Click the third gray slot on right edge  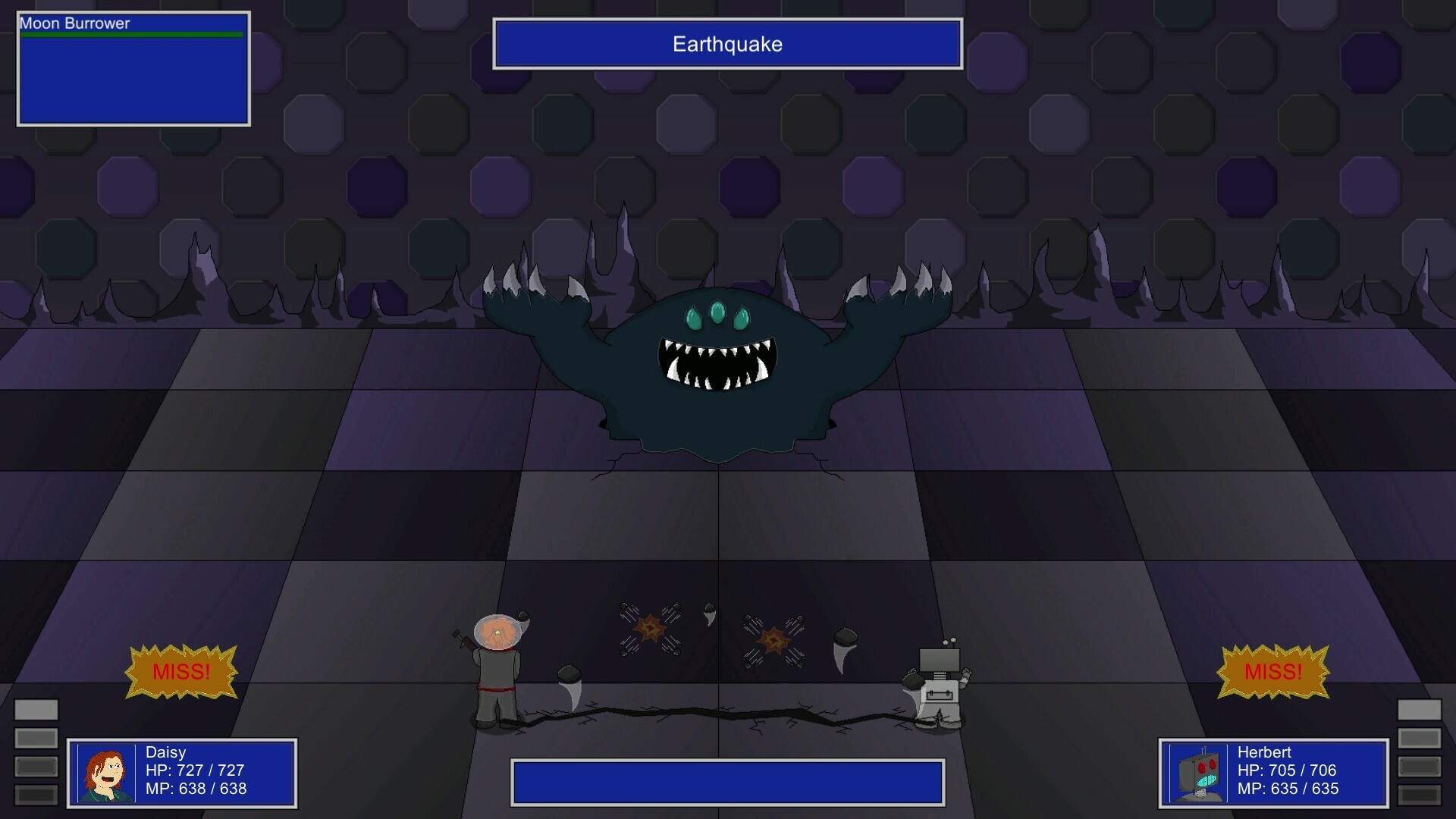tap(1420, 766)
